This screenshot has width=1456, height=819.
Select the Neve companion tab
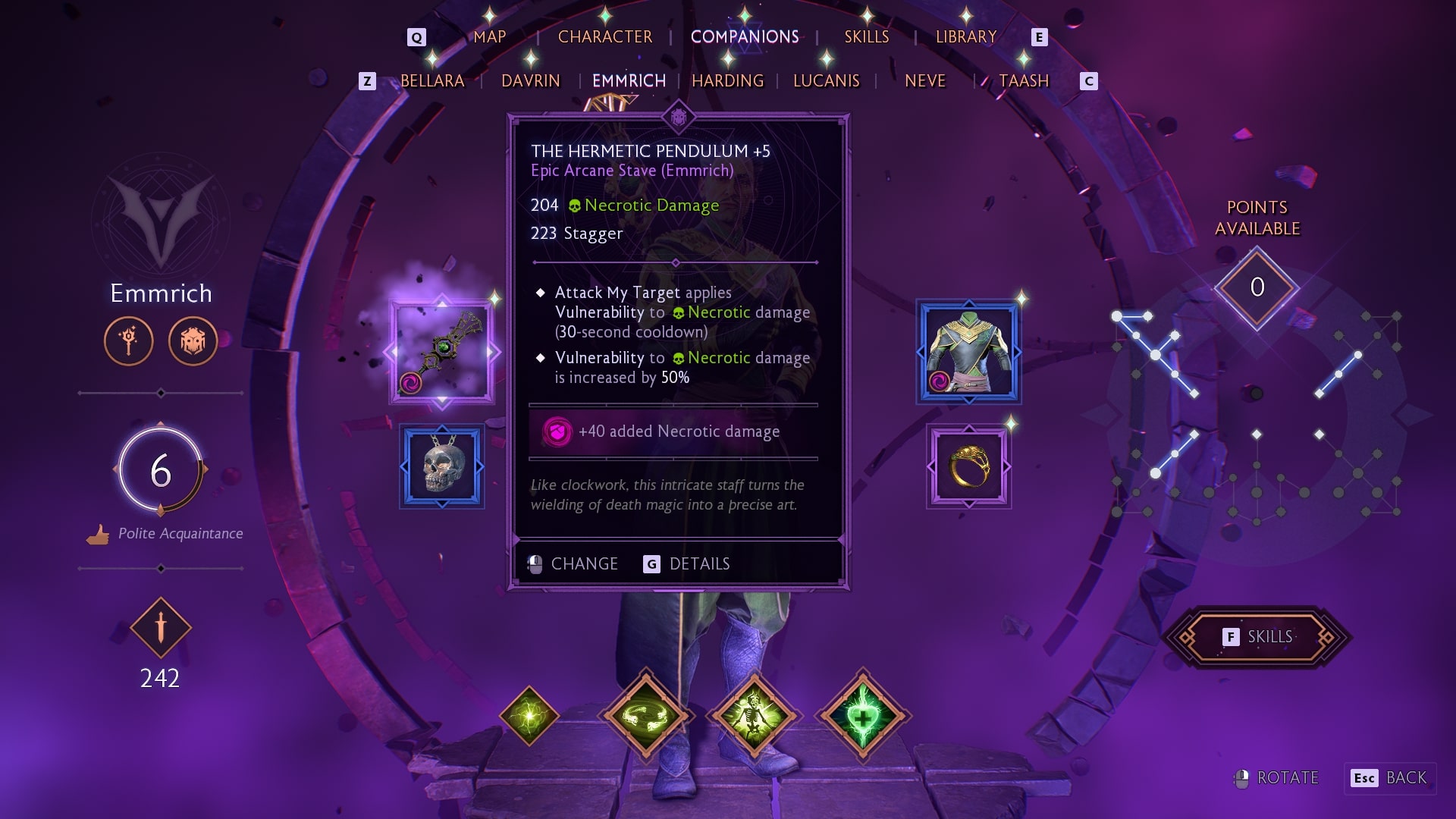click(x=924, y=81)
